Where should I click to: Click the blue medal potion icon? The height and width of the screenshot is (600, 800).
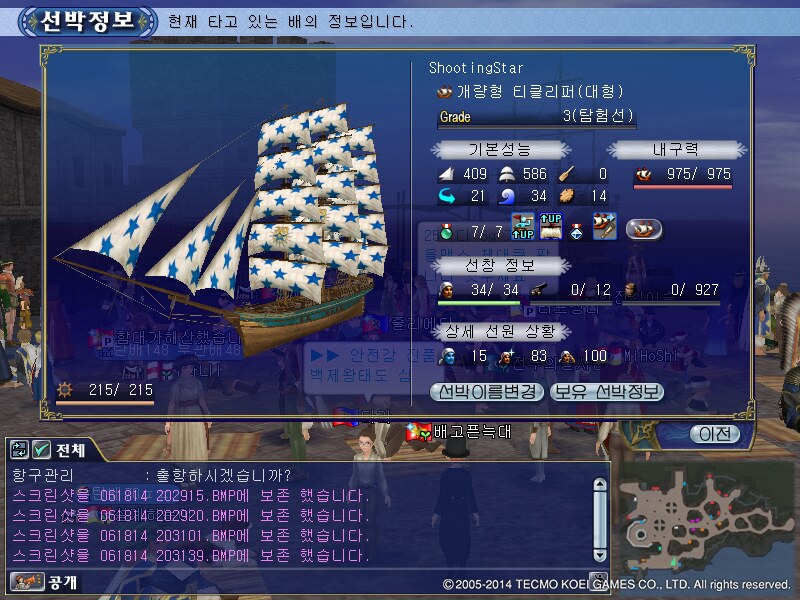[x=577, y=230]
